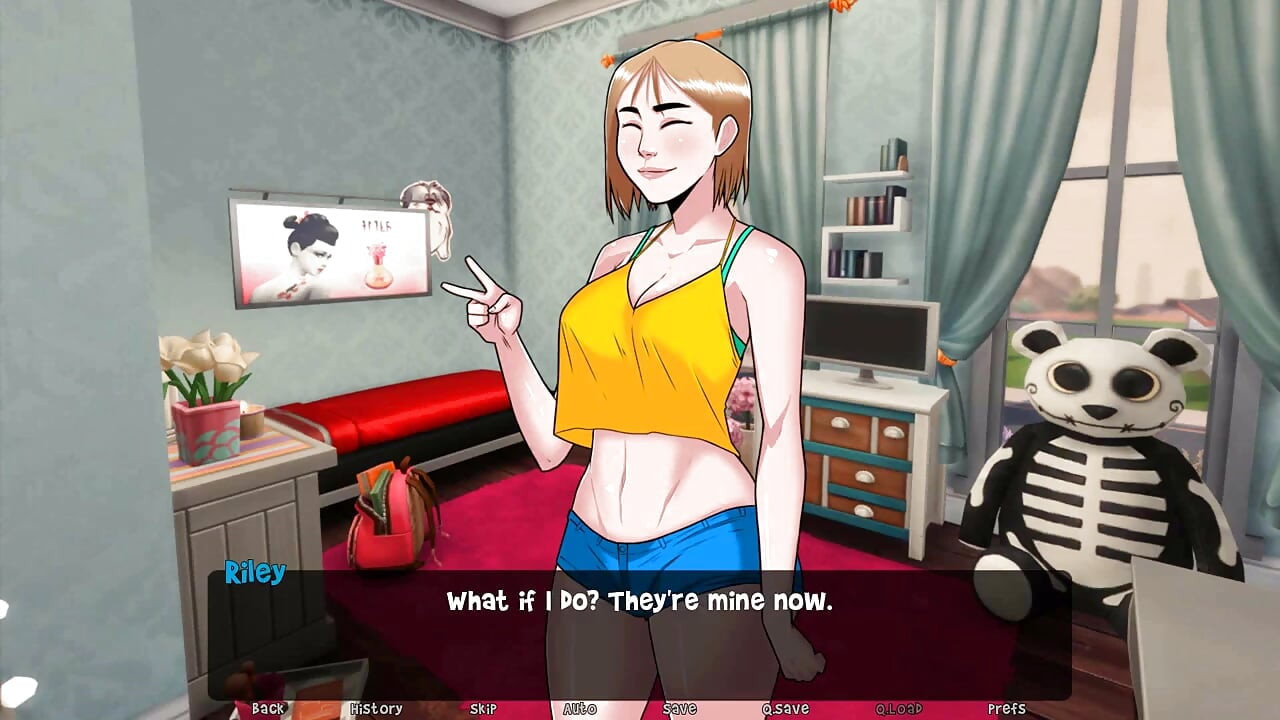Enable Auto mode for automatic dialogue advance
Viewport: 1280px width, 720px height.
click(x=578, y=708)
